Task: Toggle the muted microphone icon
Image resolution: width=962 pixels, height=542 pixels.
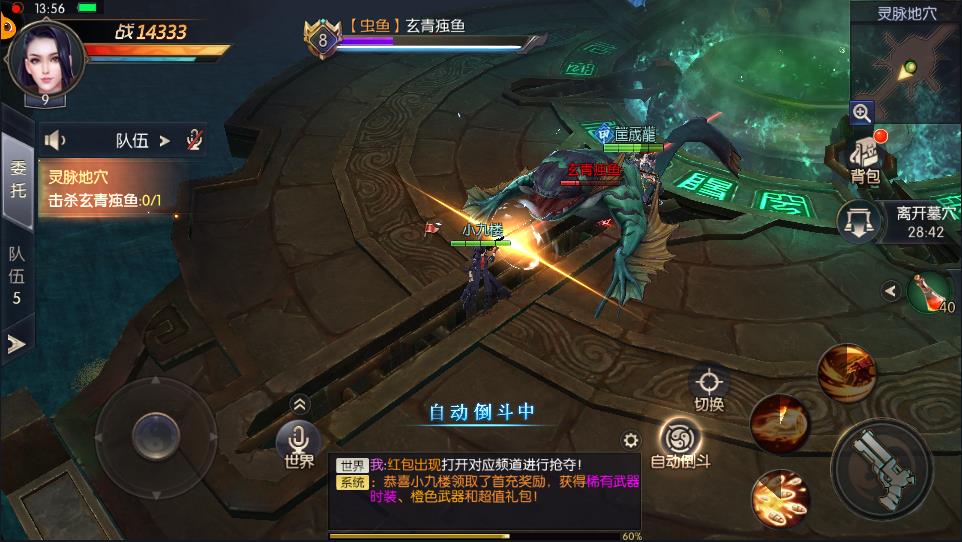Action: point(195,141)
